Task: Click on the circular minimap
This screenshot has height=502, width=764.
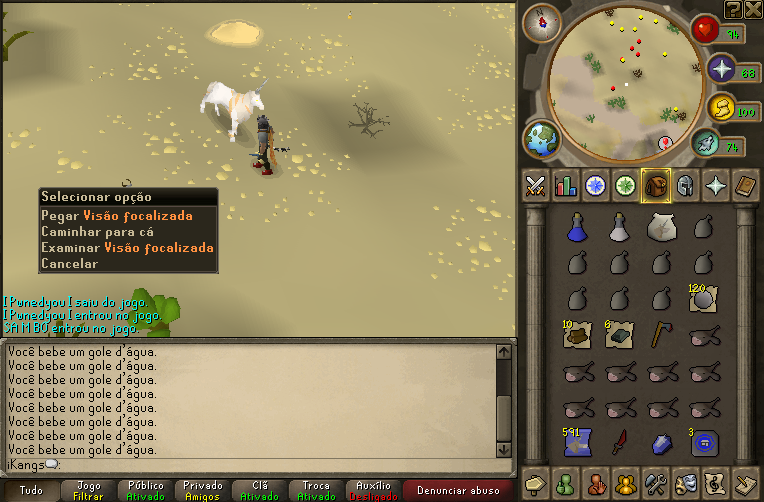Action: tap(627, 78)
